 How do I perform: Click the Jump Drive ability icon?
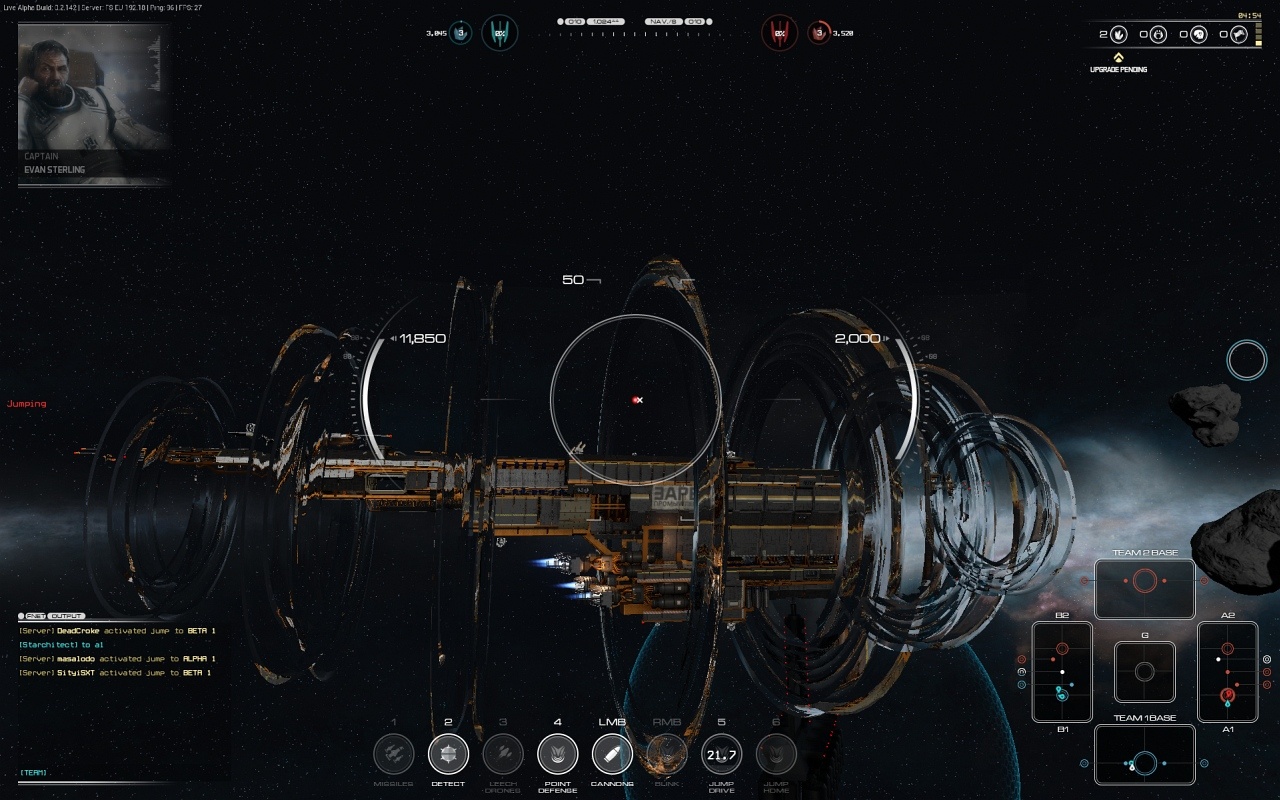click(721, 754)
